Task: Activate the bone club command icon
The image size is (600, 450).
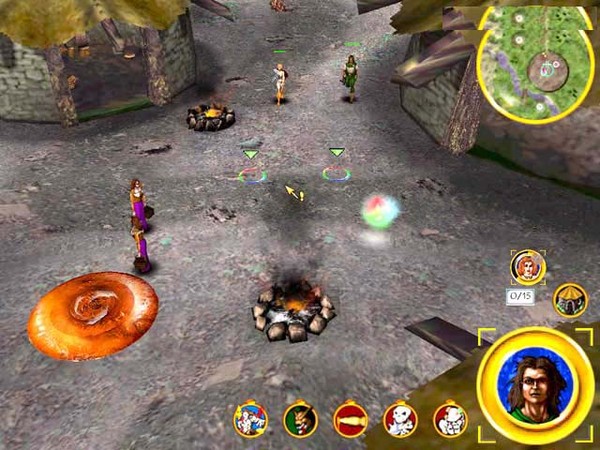Action: click(350, 419)
